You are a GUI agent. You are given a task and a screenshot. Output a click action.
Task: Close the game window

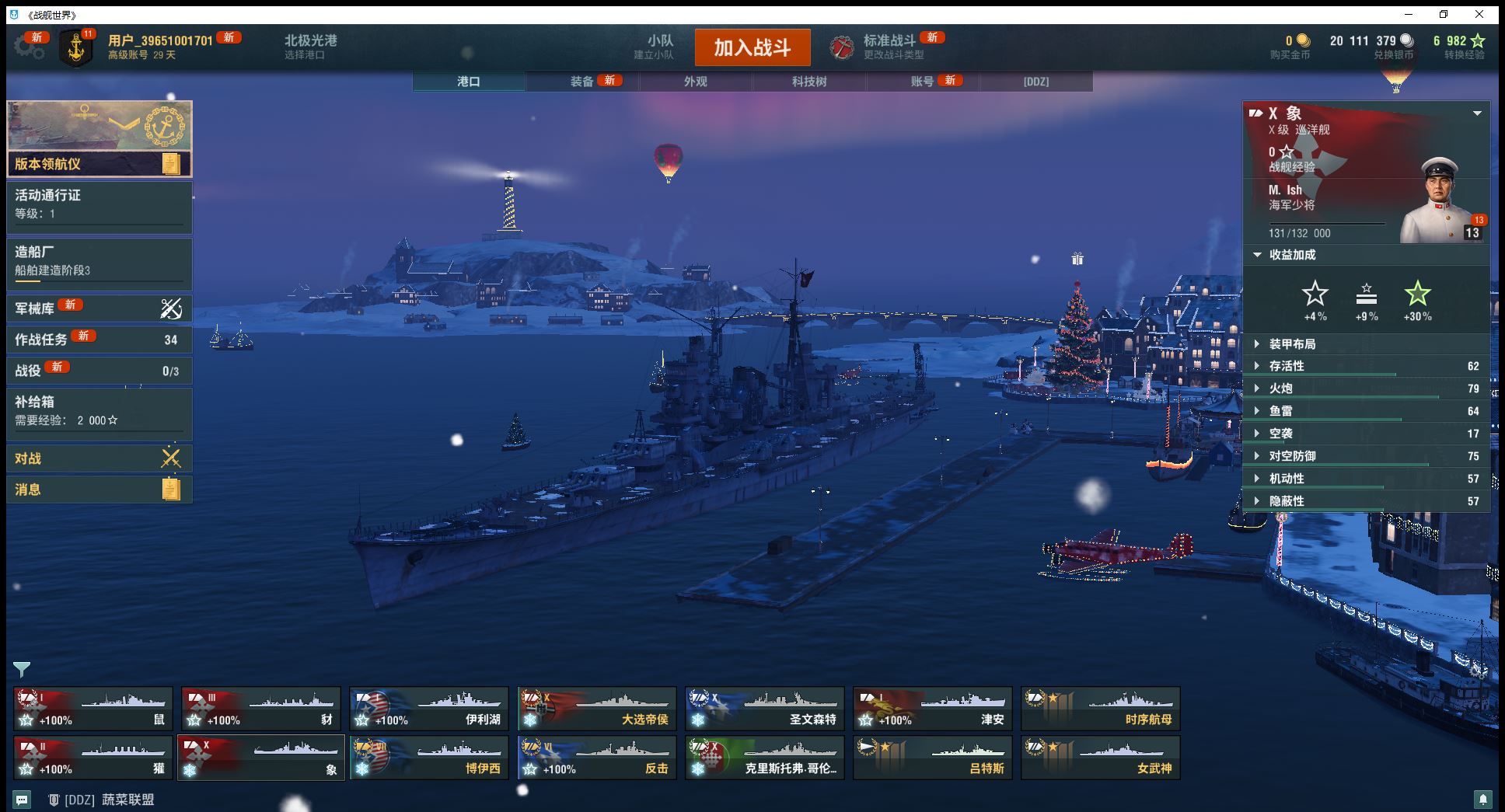1479,14
